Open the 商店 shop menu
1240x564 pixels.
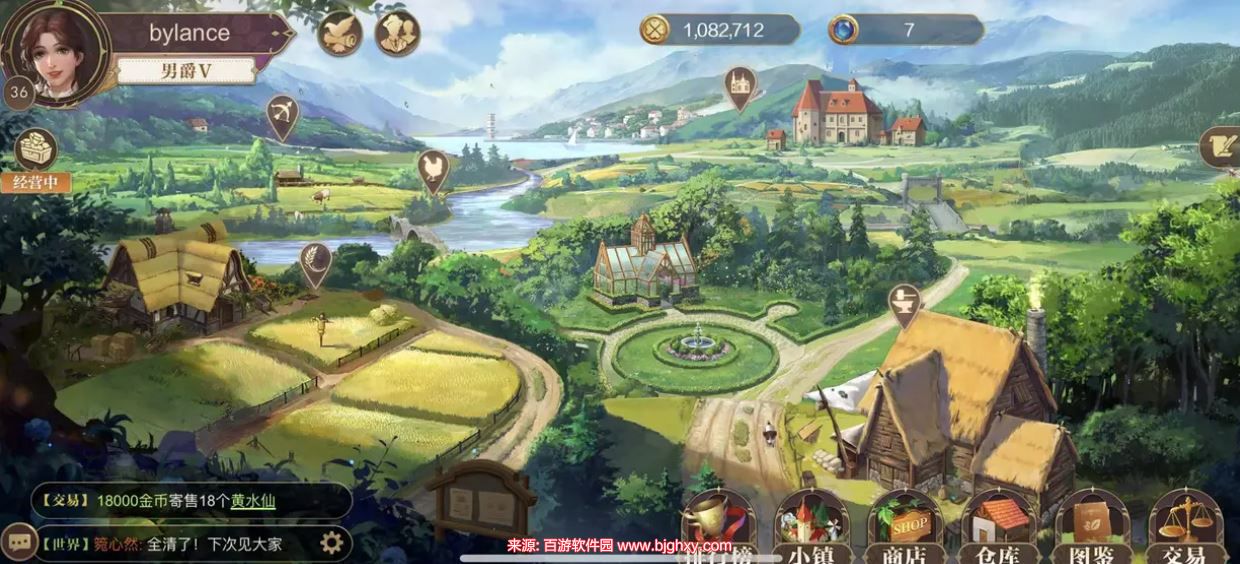click(905, 527)
